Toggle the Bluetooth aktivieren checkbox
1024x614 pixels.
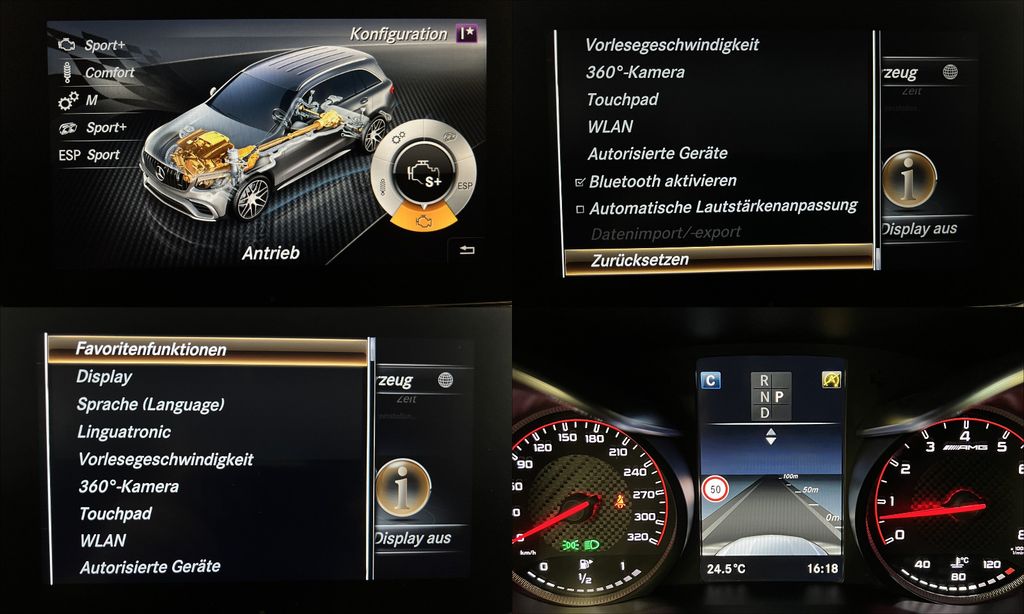pyautogui.click(x=580, y=182)
